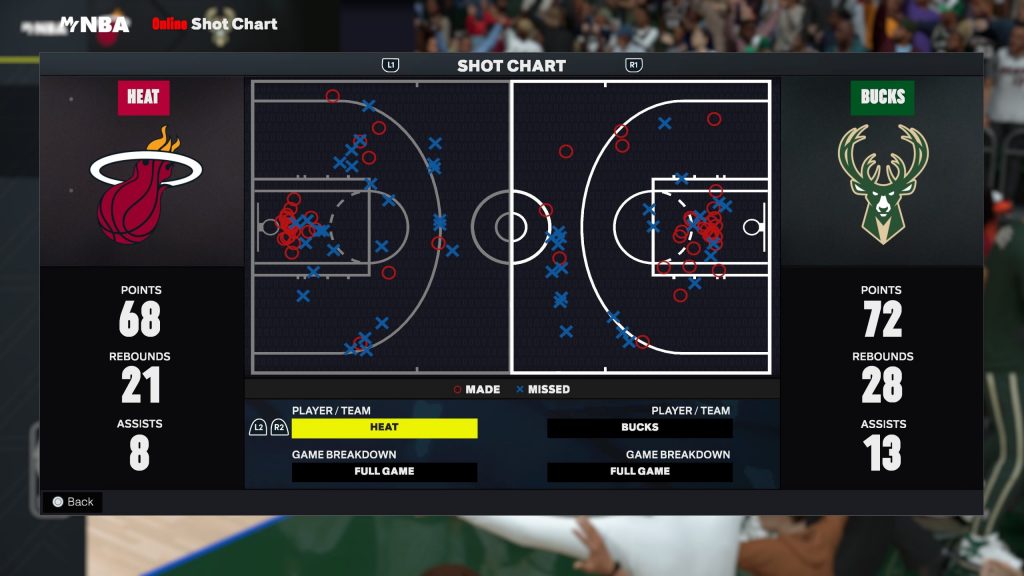This screenshot has height=576, width=1024.
Task: Change the Bucks side's FULL GAME breakdown
Action: [639, 472]
